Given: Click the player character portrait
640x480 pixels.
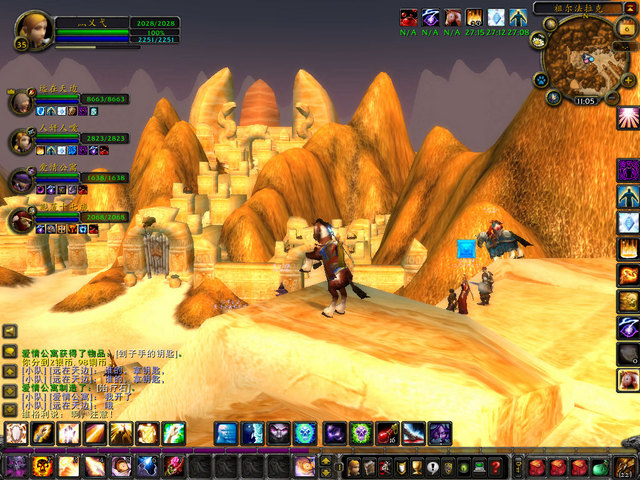Looking at the screenshot, I should pos(34,27).
